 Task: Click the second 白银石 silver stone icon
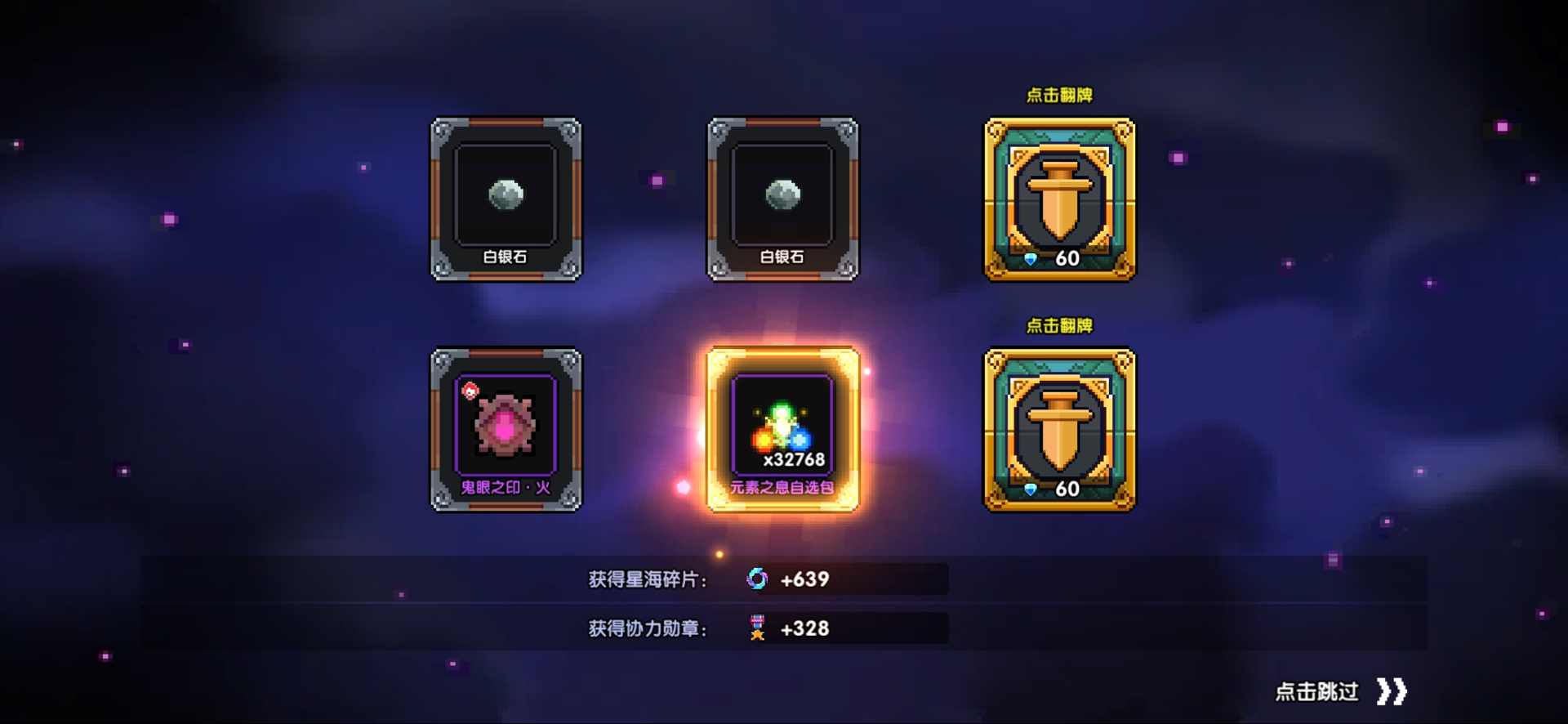pyautogui.click(x=782, y=196)
